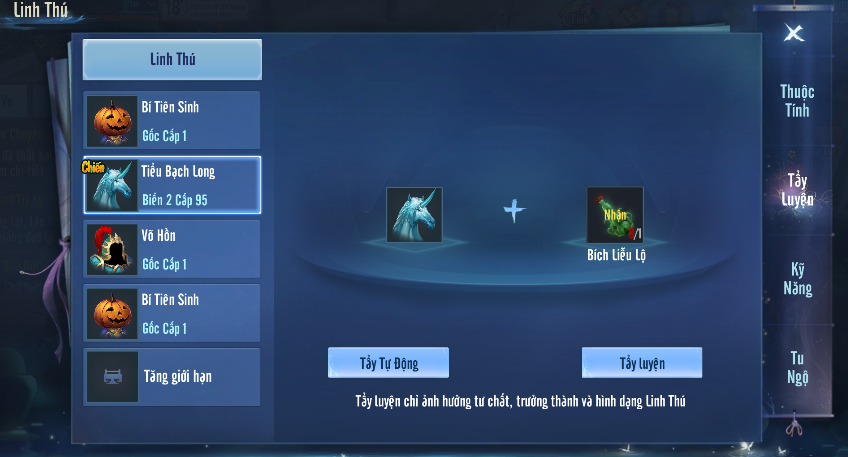848x457 pixels.
Task: Click the unicorn pet slot left of the plus sign
Action: coord(414,215)
